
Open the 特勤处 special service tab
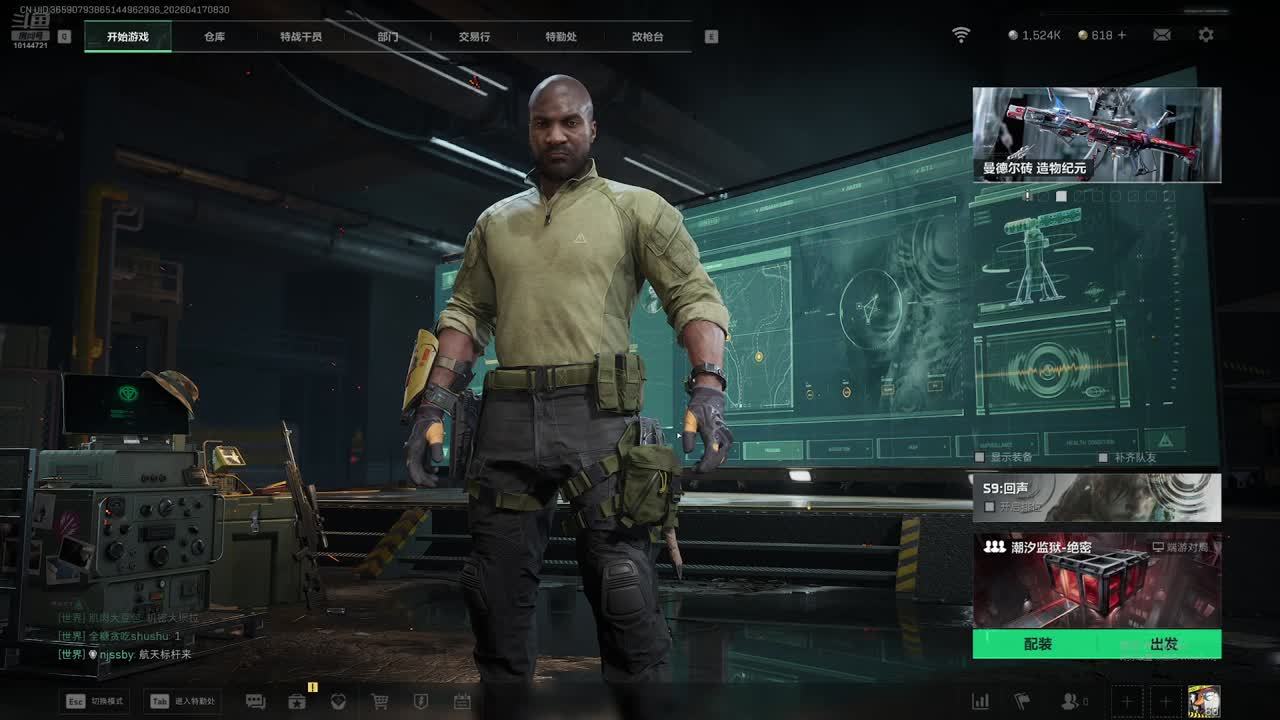(x=561, y=37)
